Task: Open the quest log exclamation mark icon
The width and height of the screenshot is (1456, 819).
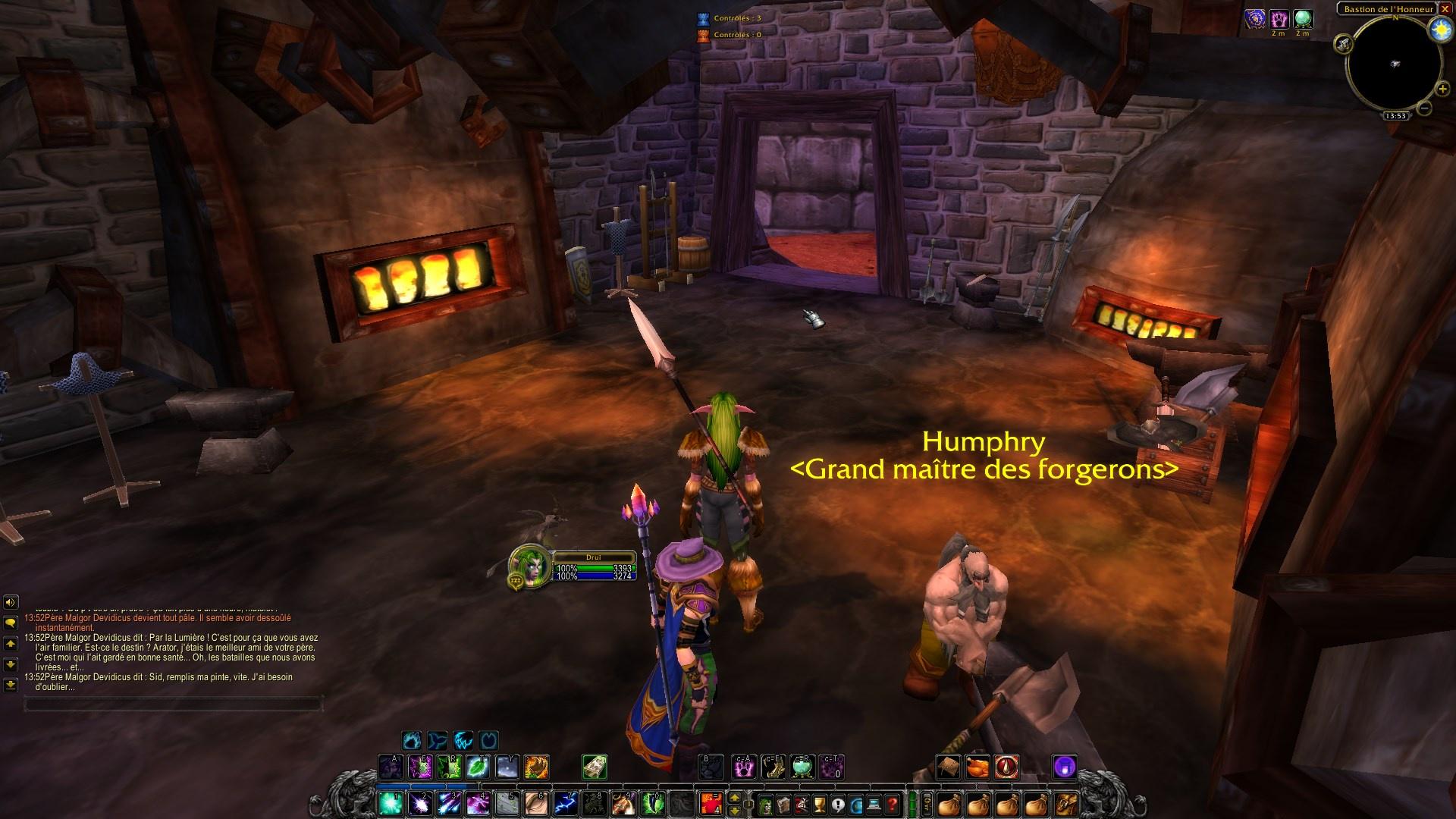Action: click(836, 806)
